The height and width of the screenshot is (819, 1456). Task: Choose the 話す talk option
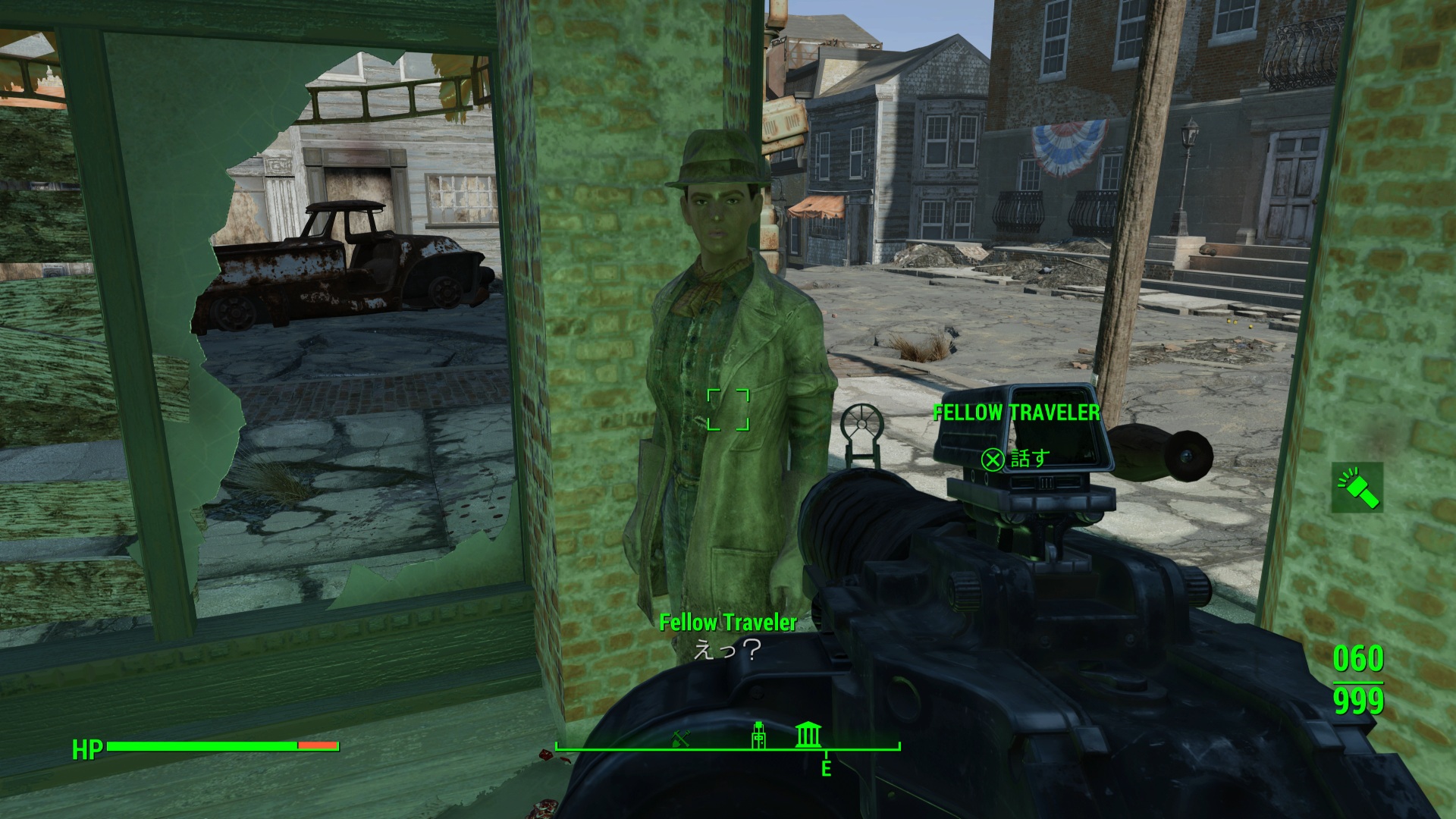coord(1015,459)
